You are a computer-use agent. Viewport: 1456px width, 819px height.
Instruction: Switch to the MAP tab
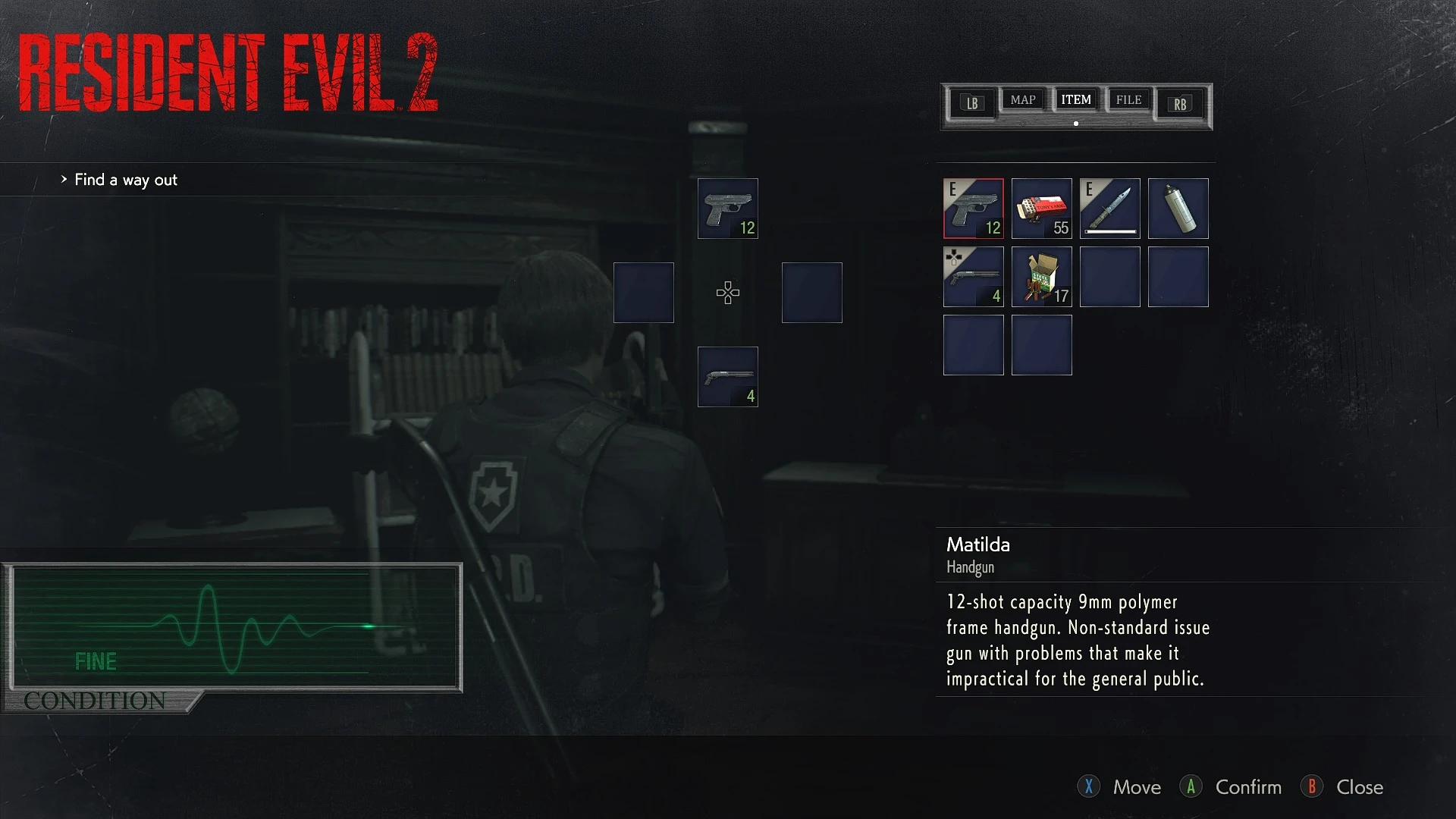pyautogui.click(x=1023, y=99)
